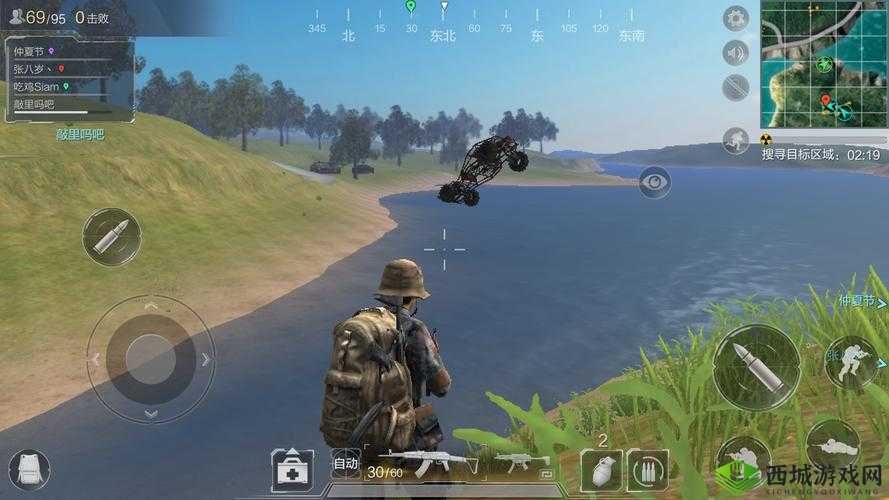Select the grenade slot
The image size is (889, 500).
pos(601,469)
